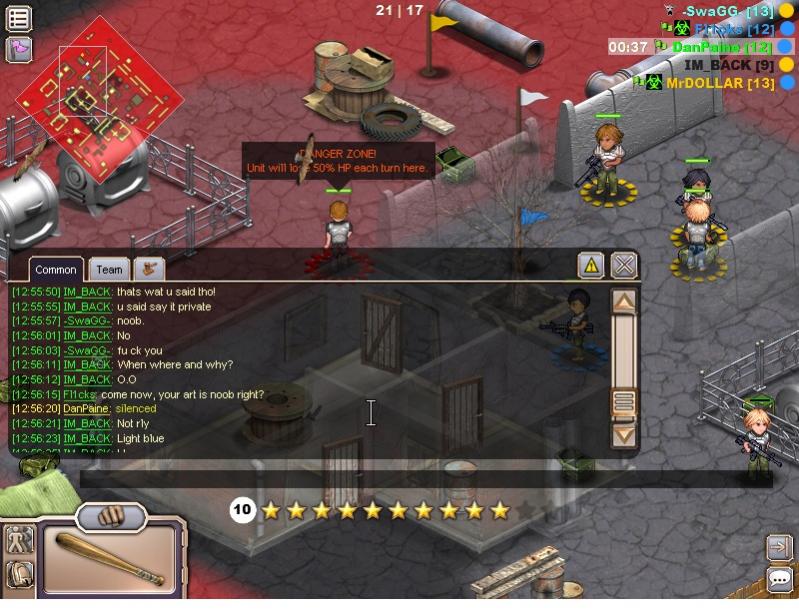Screen dimensions: 799x613
Task: Select the baseball bat weapon slot
Action: [110, 558]
